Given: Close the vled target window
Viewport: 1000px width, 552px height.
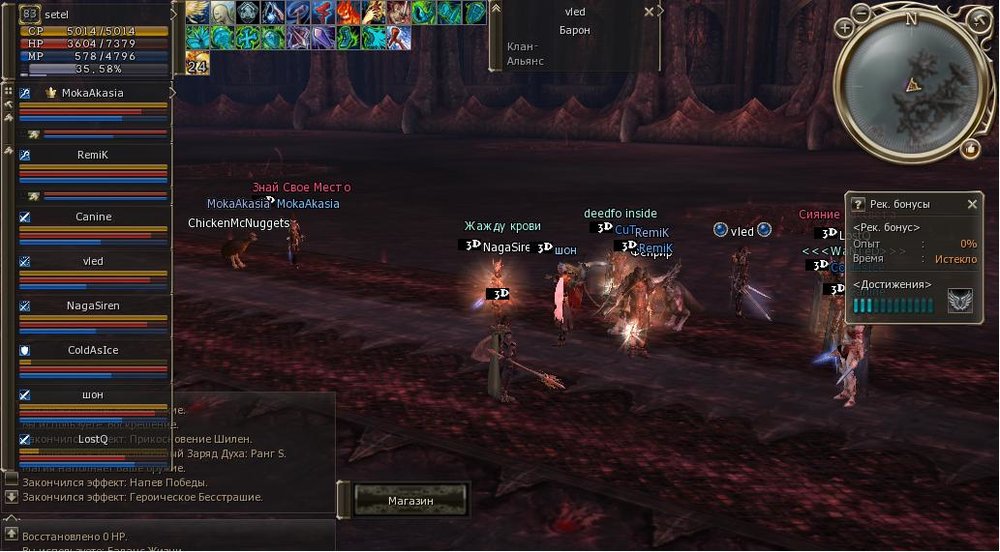Looking at the screenshot, I should coord(649,12).
